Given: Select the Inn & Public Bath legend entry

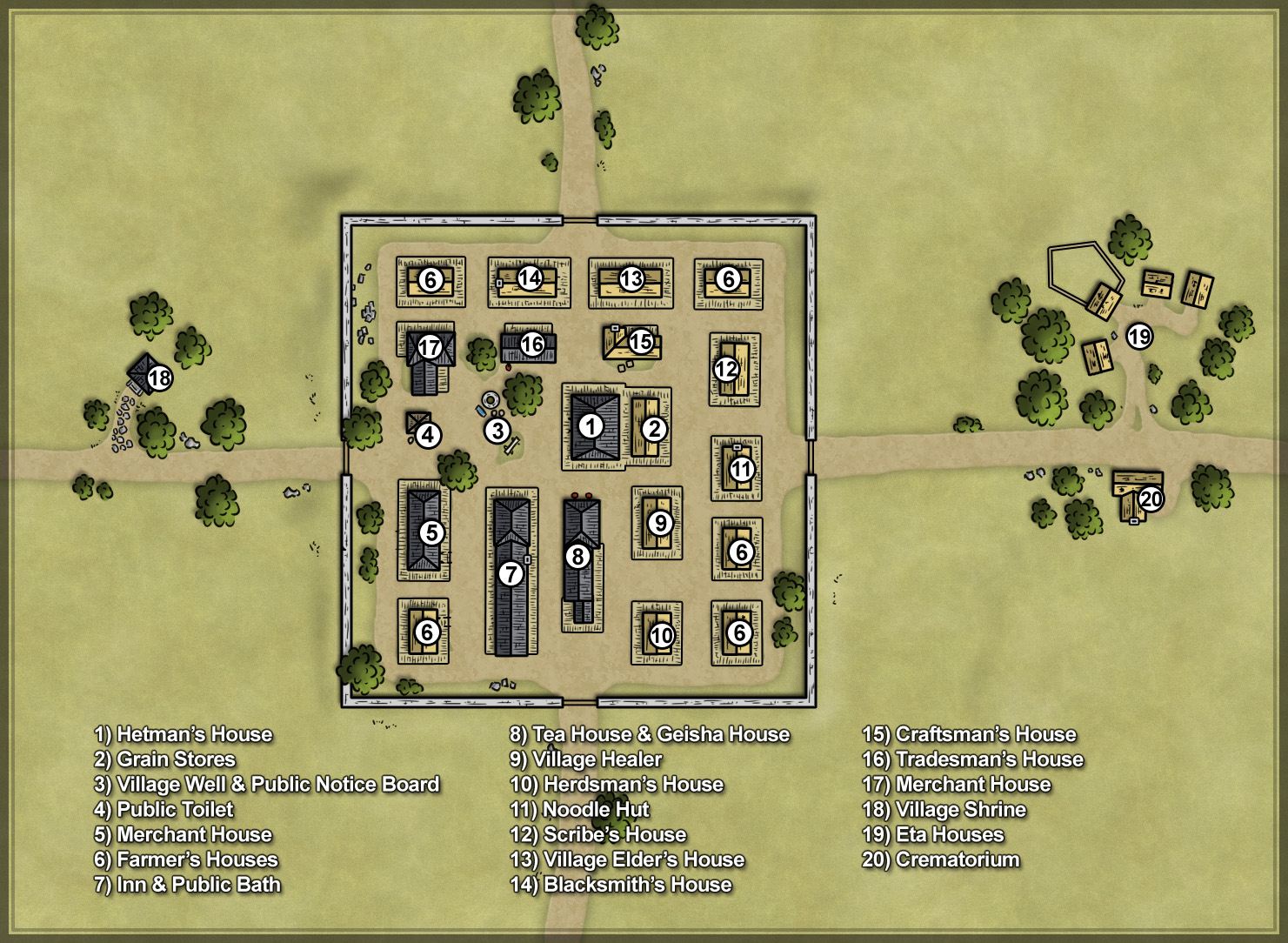Looking at the screenshot, I should [x=187, y=885].
